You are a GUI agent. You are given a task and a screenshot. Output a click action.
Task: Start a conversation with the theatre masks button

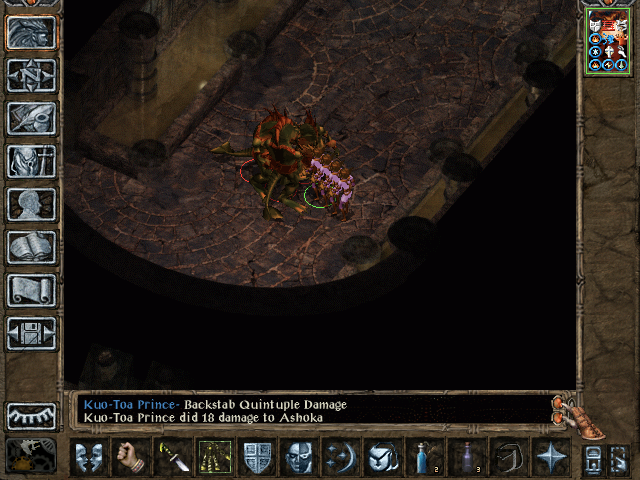click(88, 457)
